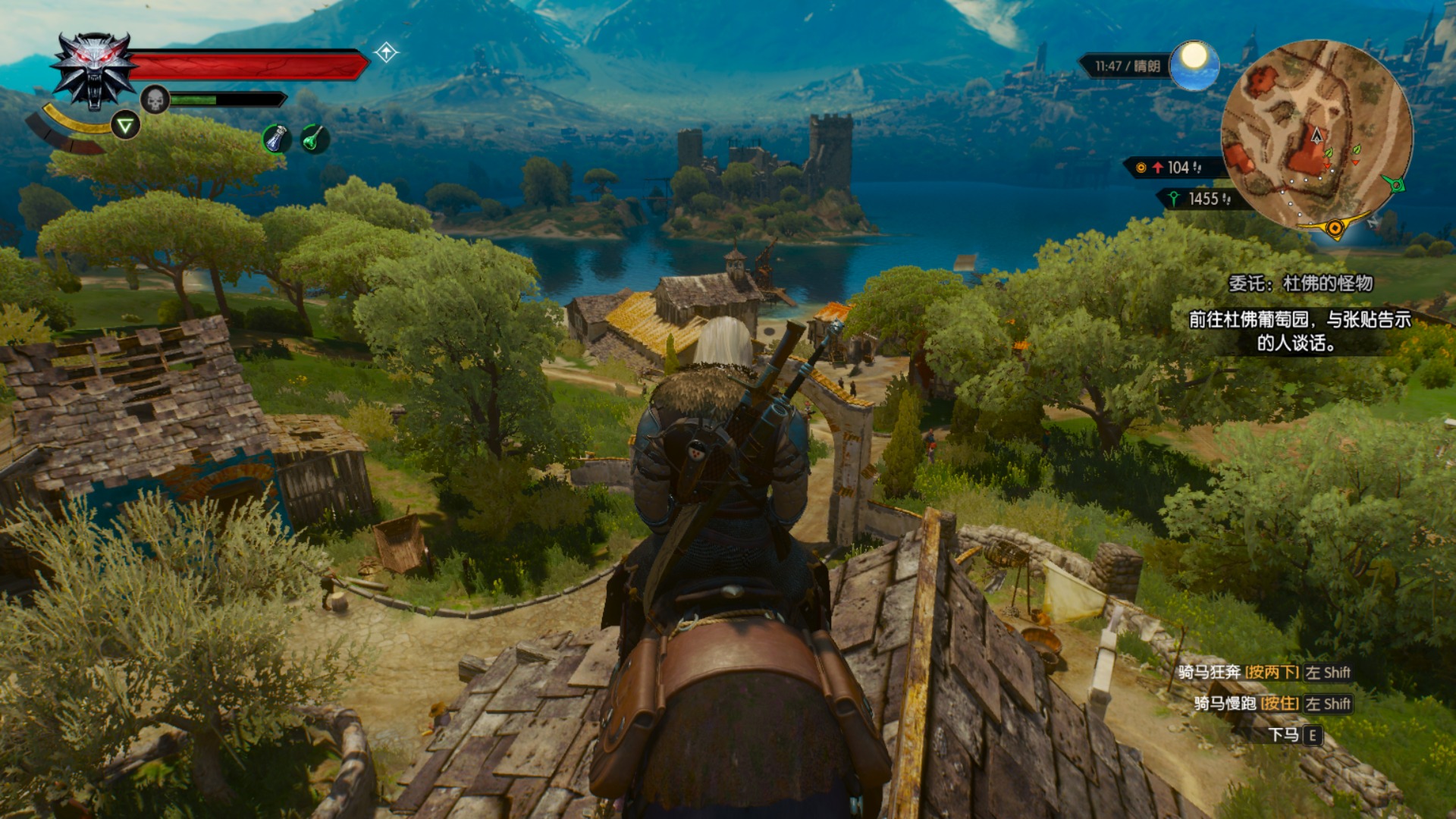Screen dimensions: 1456x819
Task: Click the diamond buff icon beside health
Action: (x=386, y=52)
